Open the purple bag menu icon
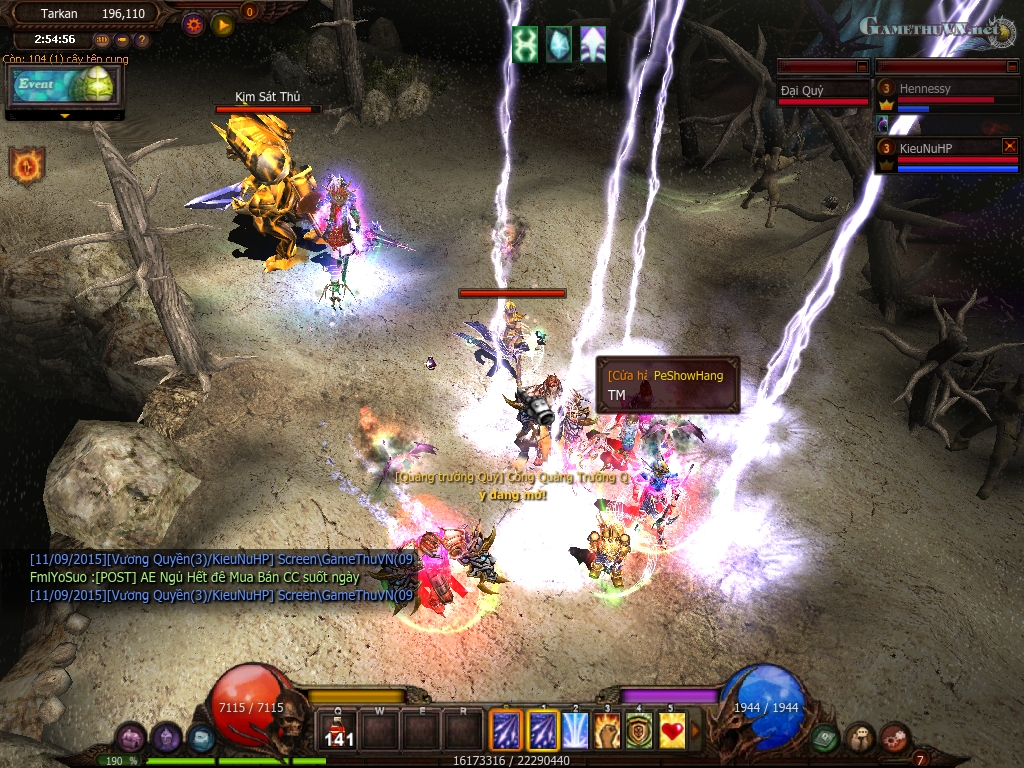This screenshot has width=1024, height=768. click(x=131, y=738)
